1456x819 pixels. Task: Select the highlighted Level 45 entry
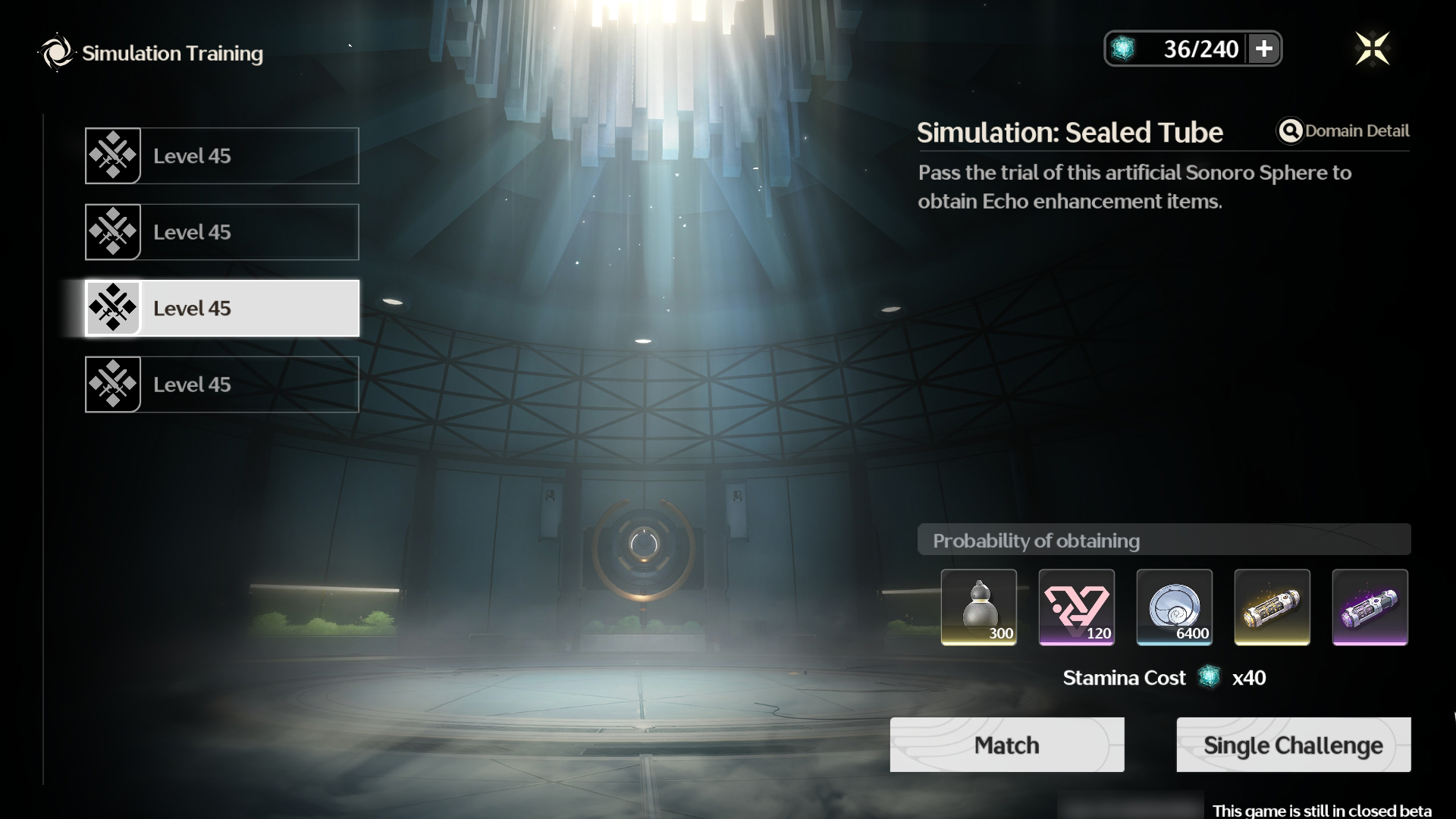[222, 308]
